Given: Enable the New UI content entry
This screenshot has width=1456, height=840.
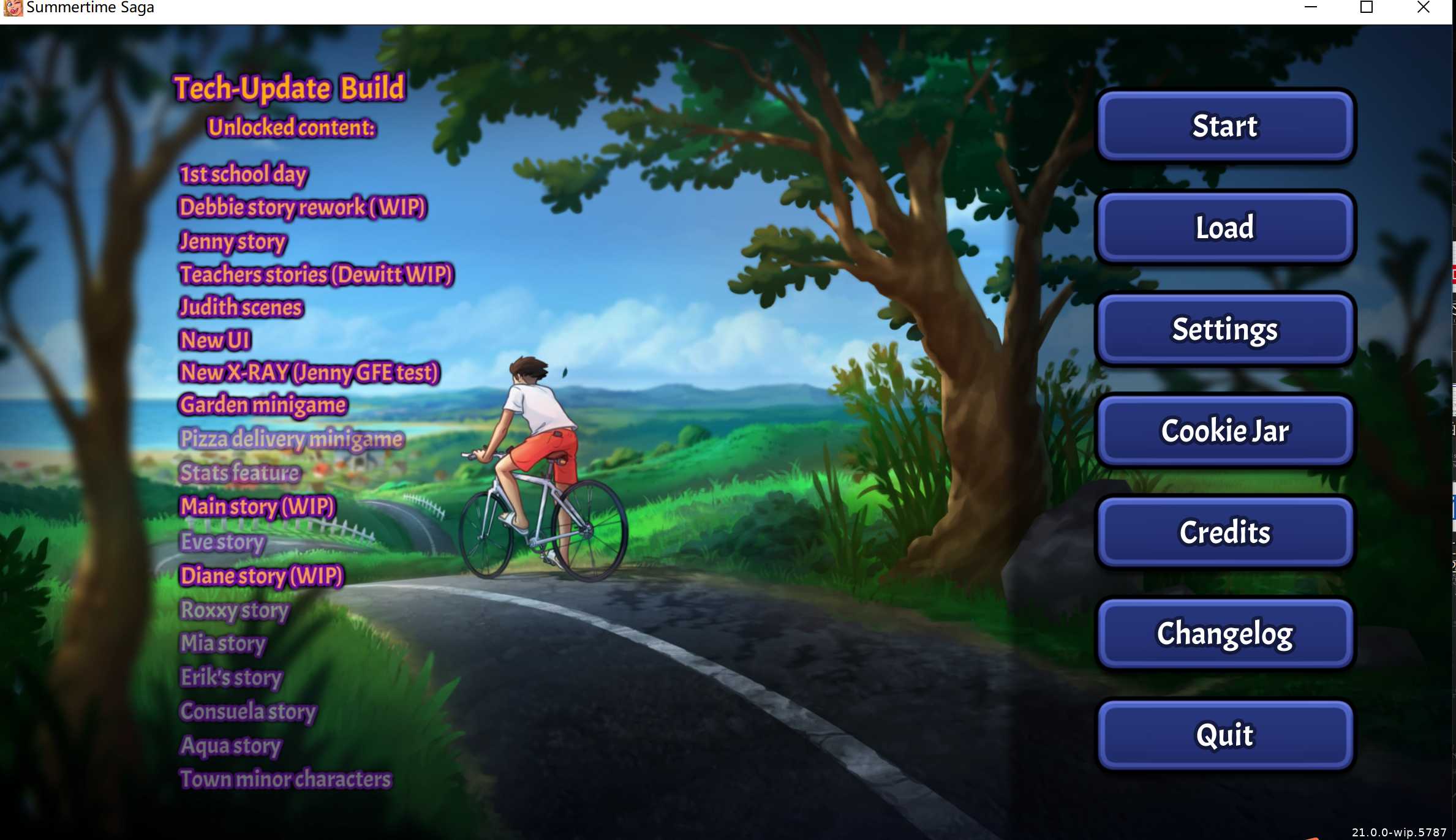Looking at the screenshot, I should point(214,340).
